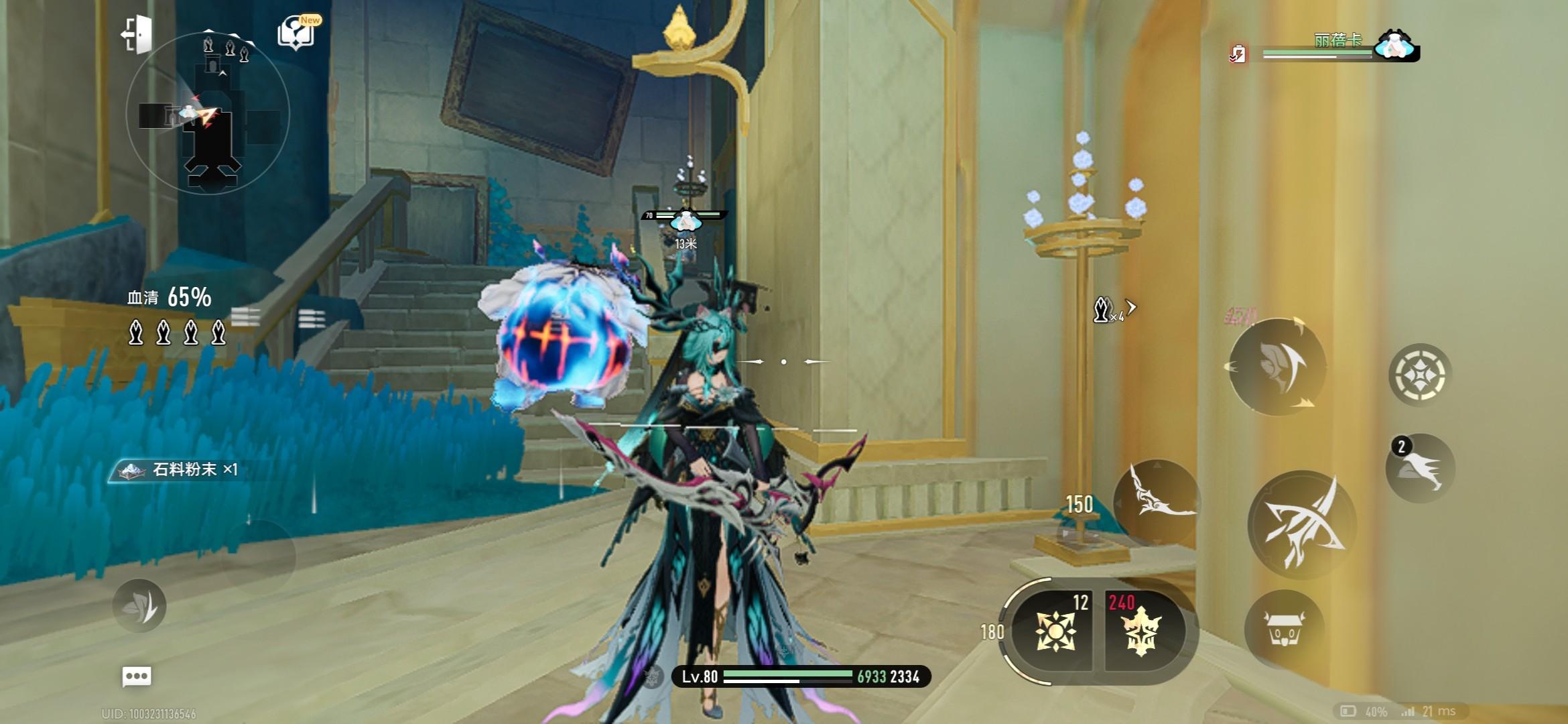
Task: Trigger the large moth-wing skill button
Action: (x=1277, y=366)
